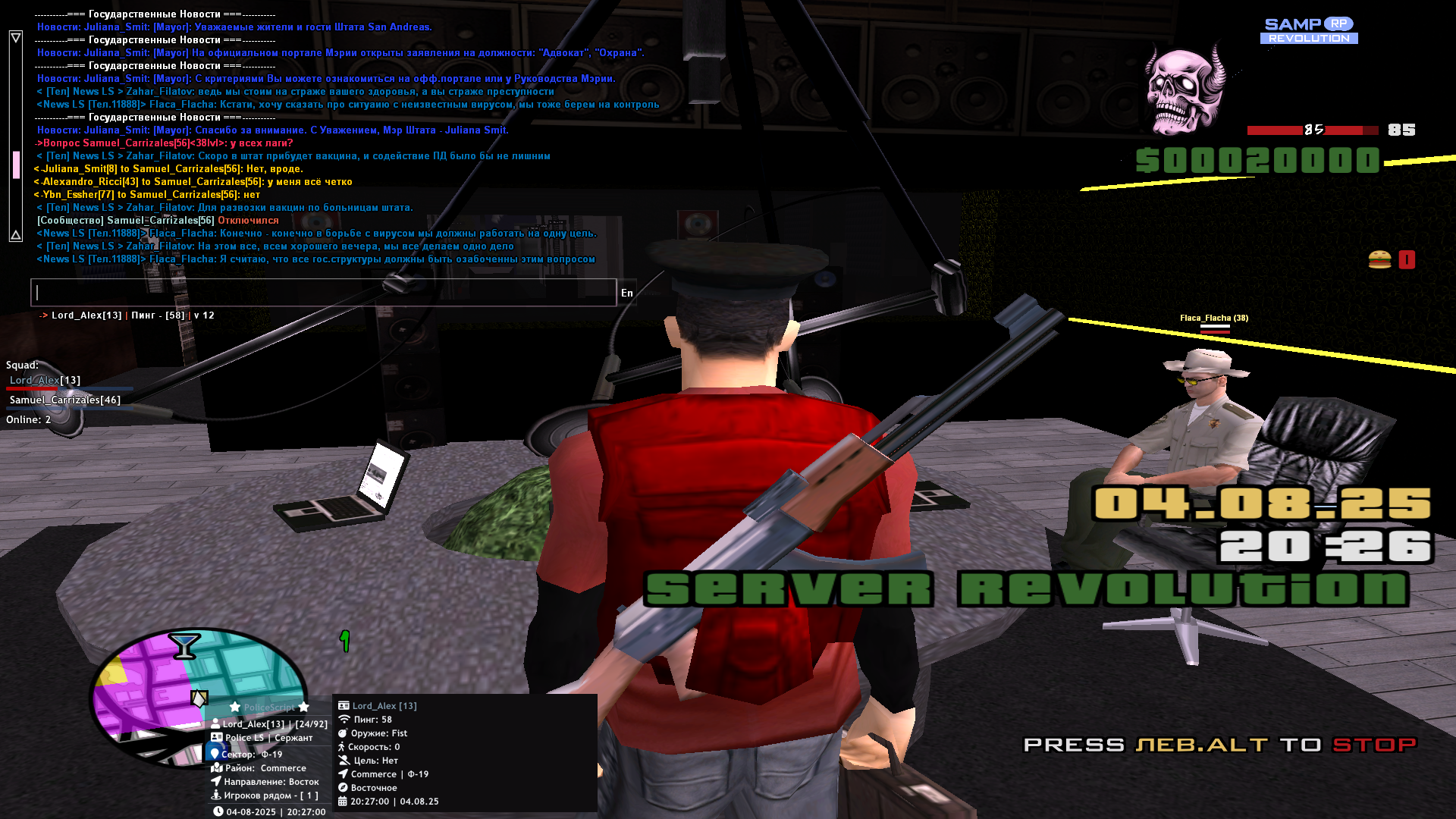Toggle the En language indicator
Screen dimensions: 1456x819
tap(626, 293)
